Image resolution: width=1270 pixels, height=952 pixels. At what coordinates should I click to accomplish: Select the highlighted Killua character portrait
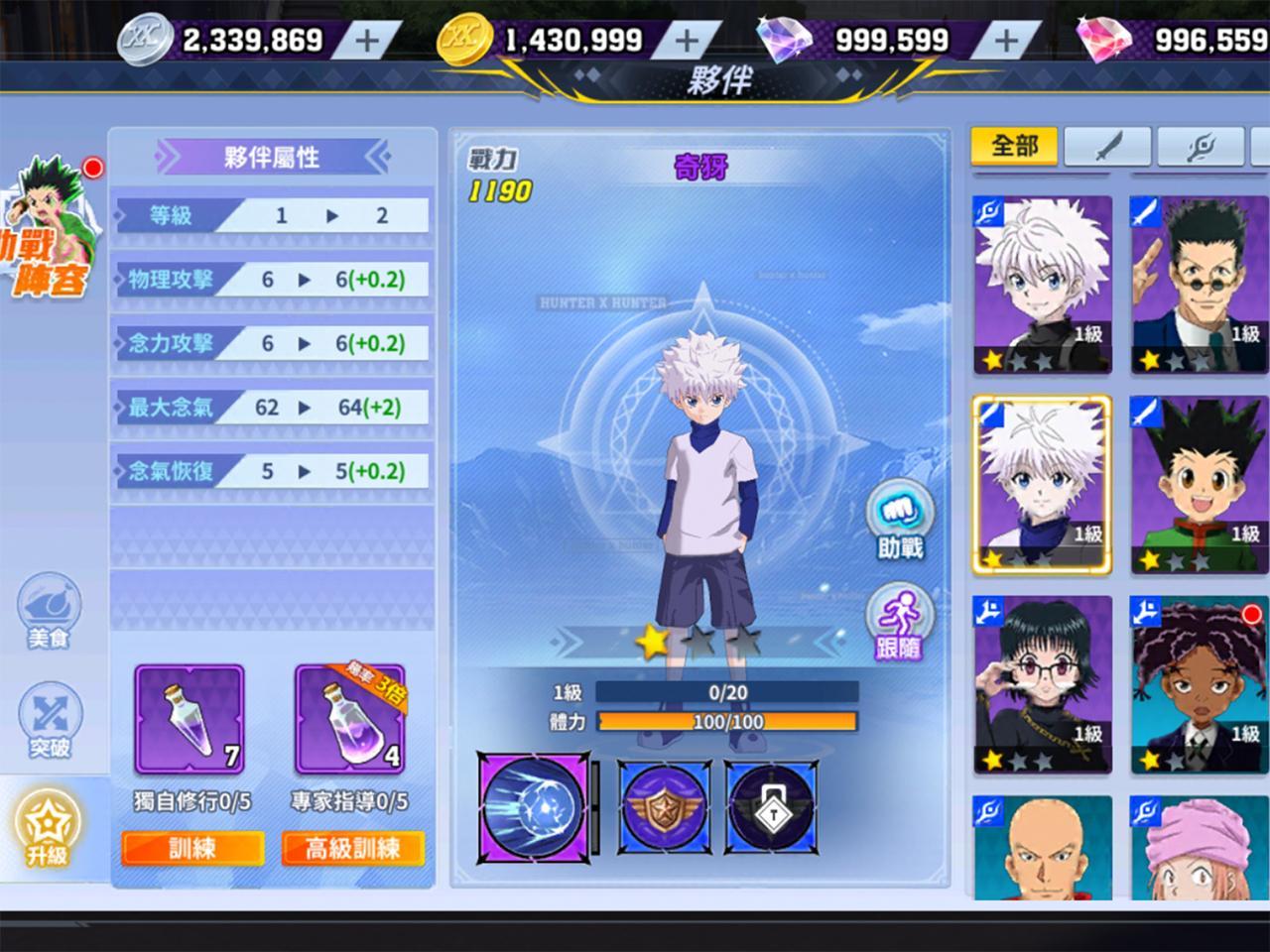(1040, 483)
